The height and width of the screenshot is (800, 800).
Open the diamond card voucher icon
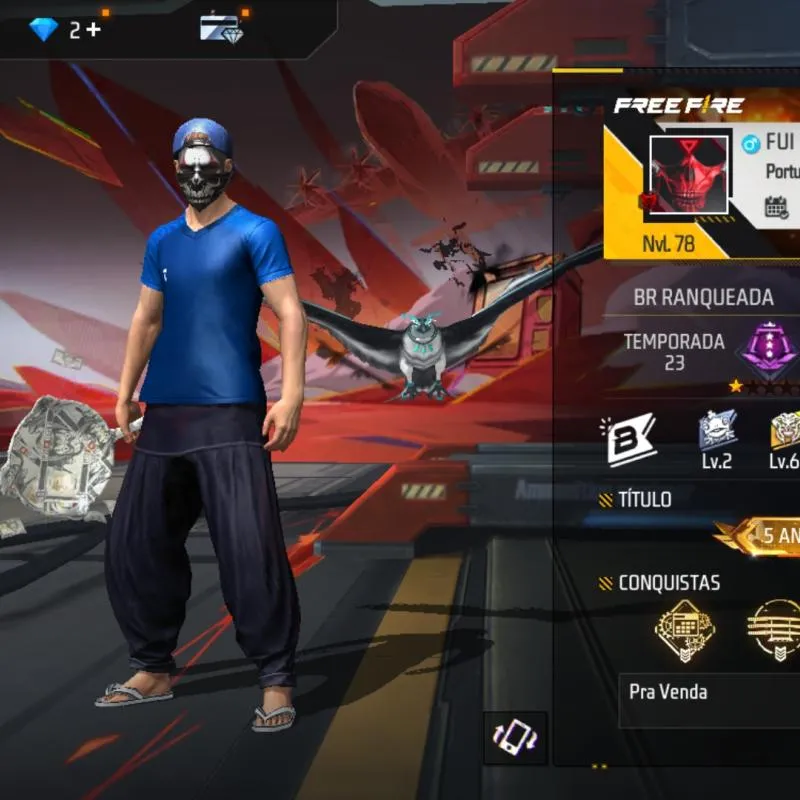(x=222, y=28)
